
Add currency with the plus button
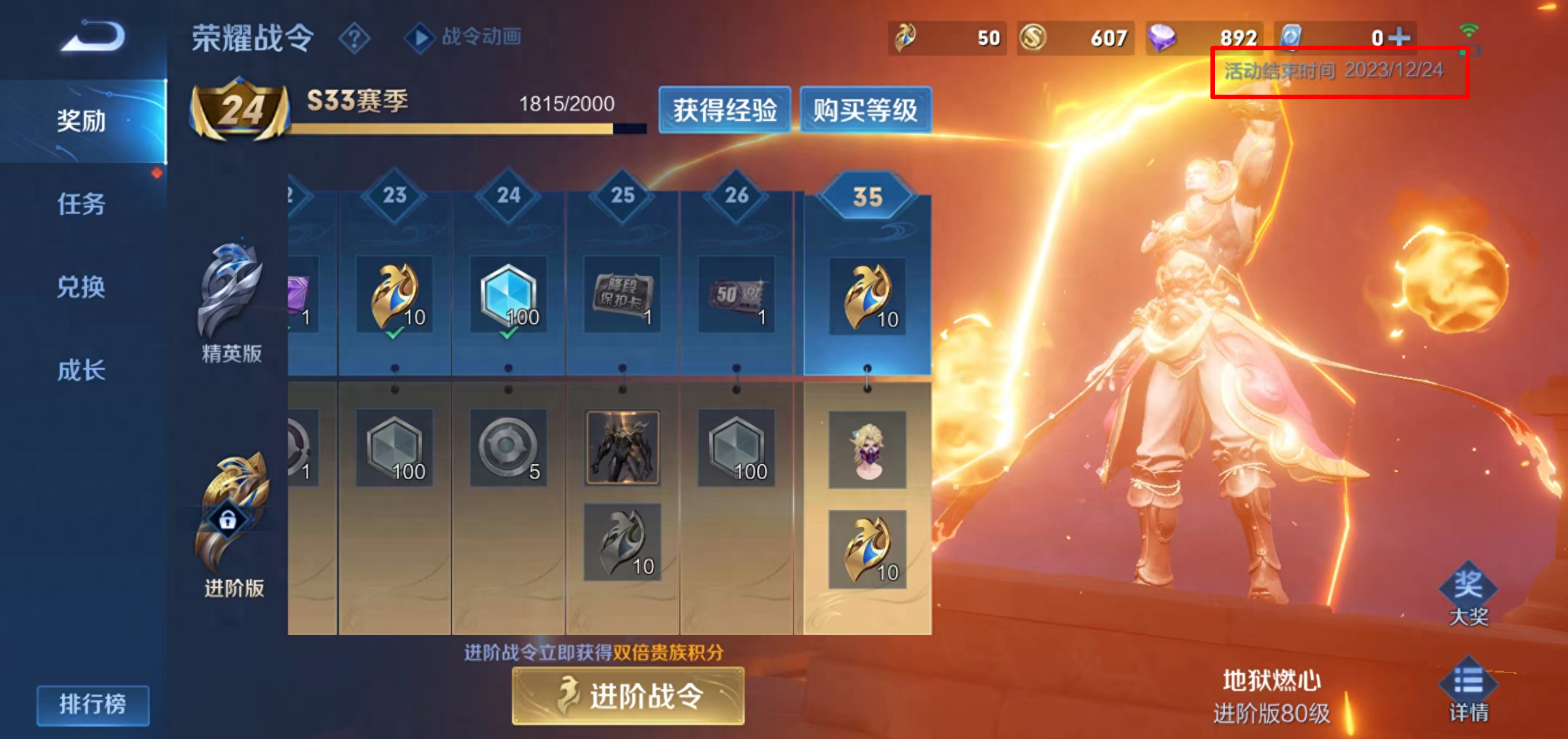coord(1399,37)
